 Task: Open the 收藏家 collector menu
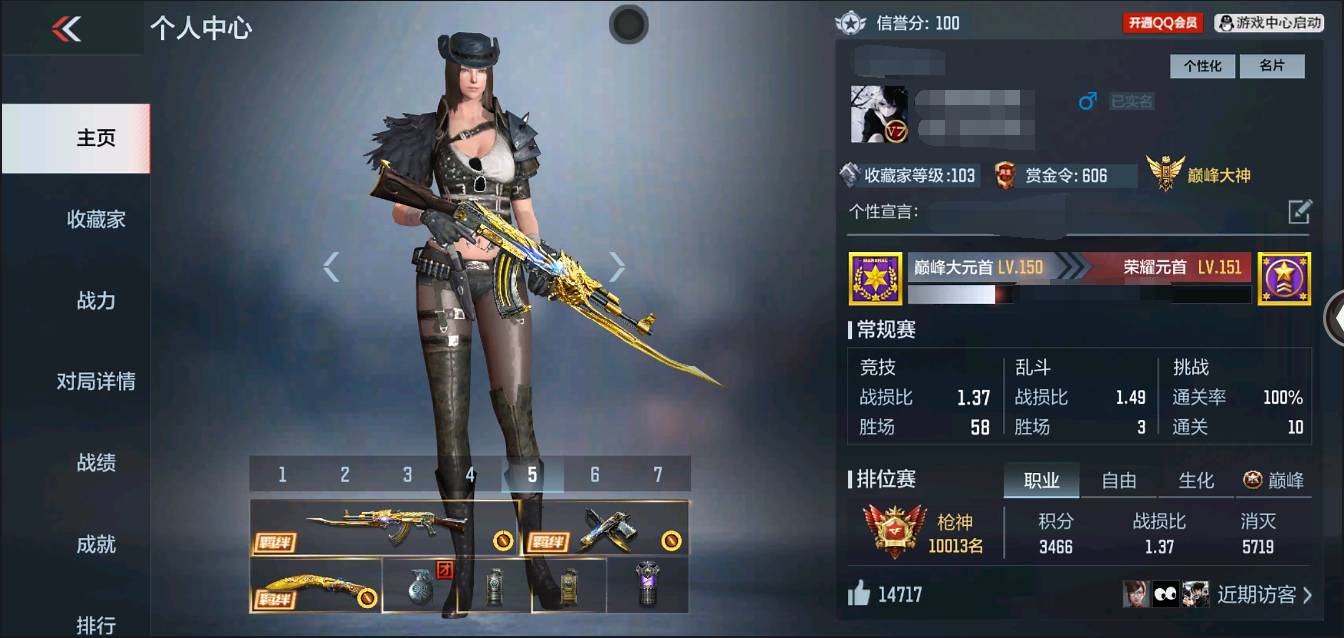(96, 219)
